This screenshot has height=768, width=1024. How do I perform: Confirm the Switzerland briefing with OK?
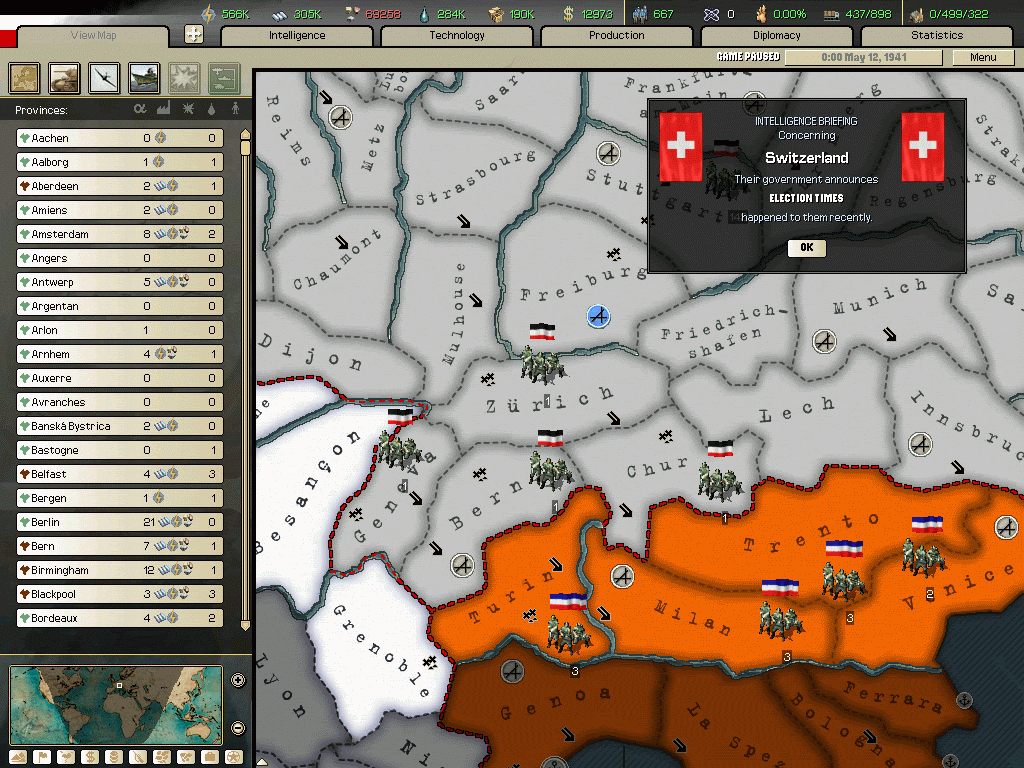[x=806, y=247]
